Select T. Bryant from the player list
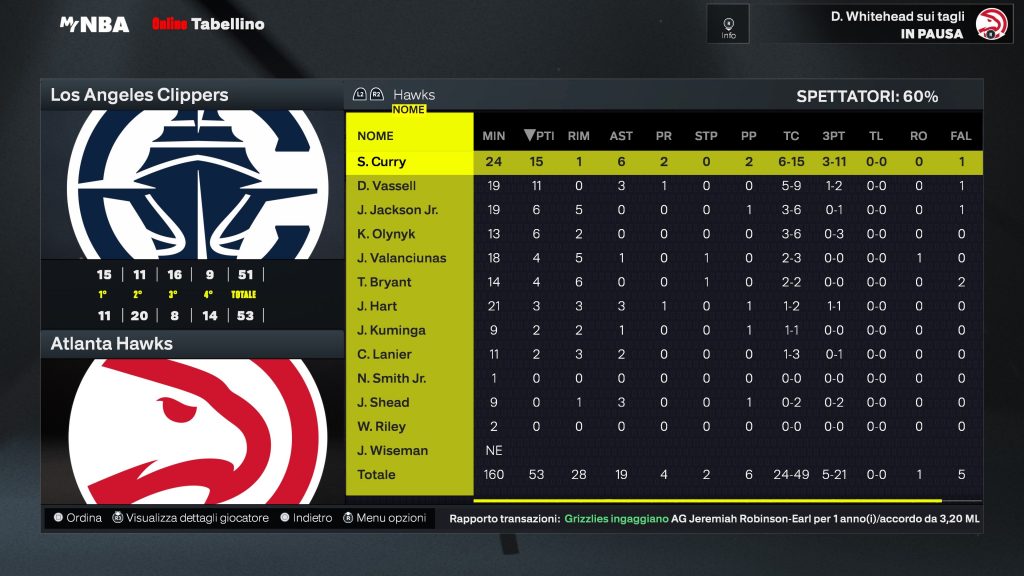 pyautogui.click(x=384, y=282)
